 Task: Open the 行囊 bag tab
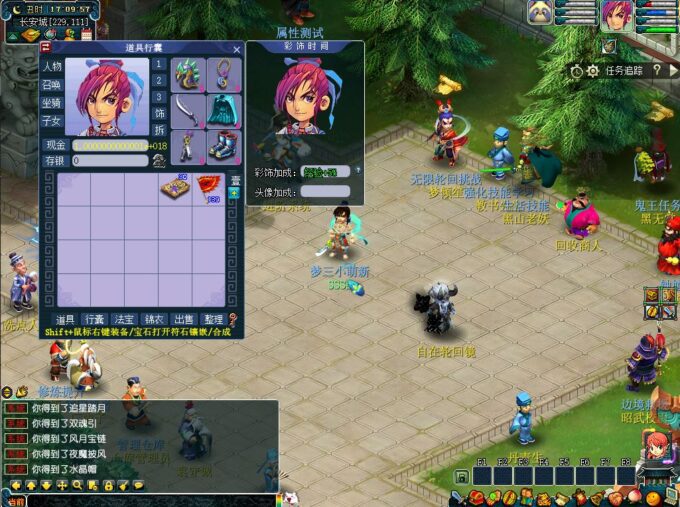coord(94,319)
